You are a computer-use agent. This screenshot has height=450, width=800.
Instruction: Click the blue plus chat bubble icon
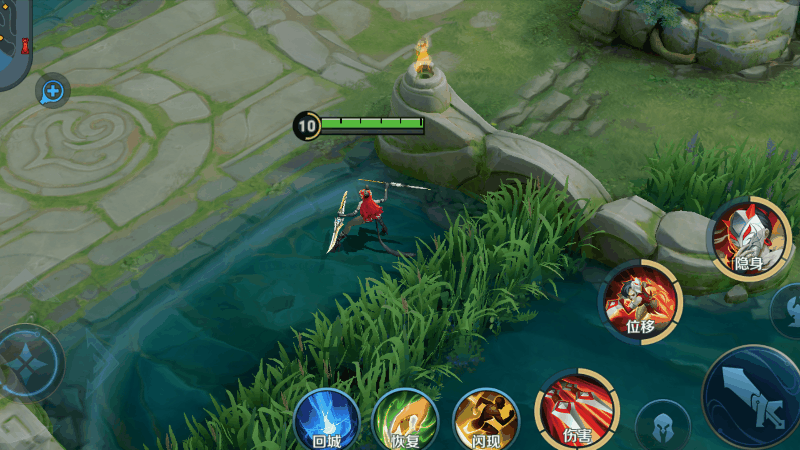(52, 92)
